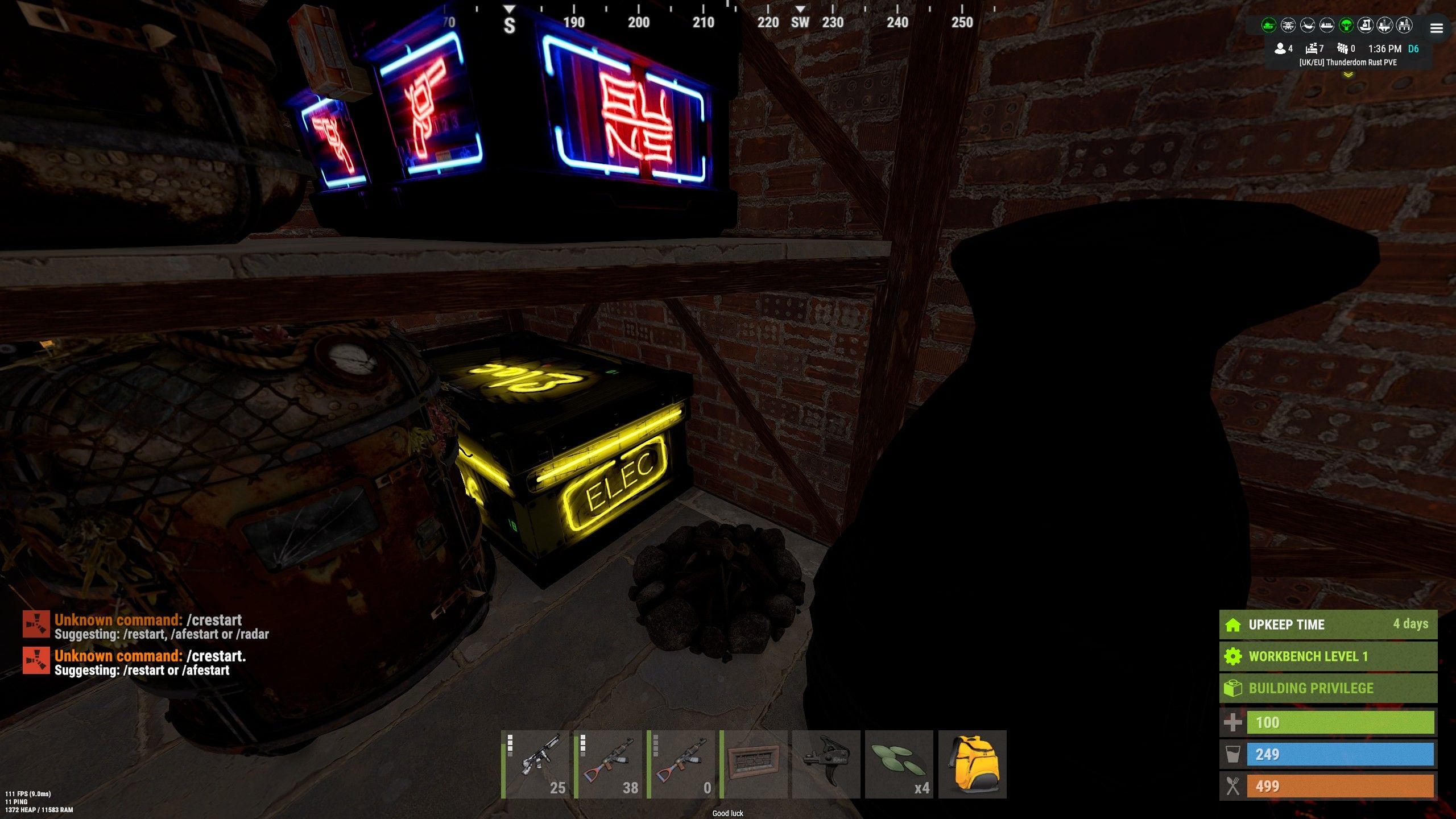Choose the assault rifle with 38 ammo
Screen dimensions: 1456x819
tap(608, 764)
